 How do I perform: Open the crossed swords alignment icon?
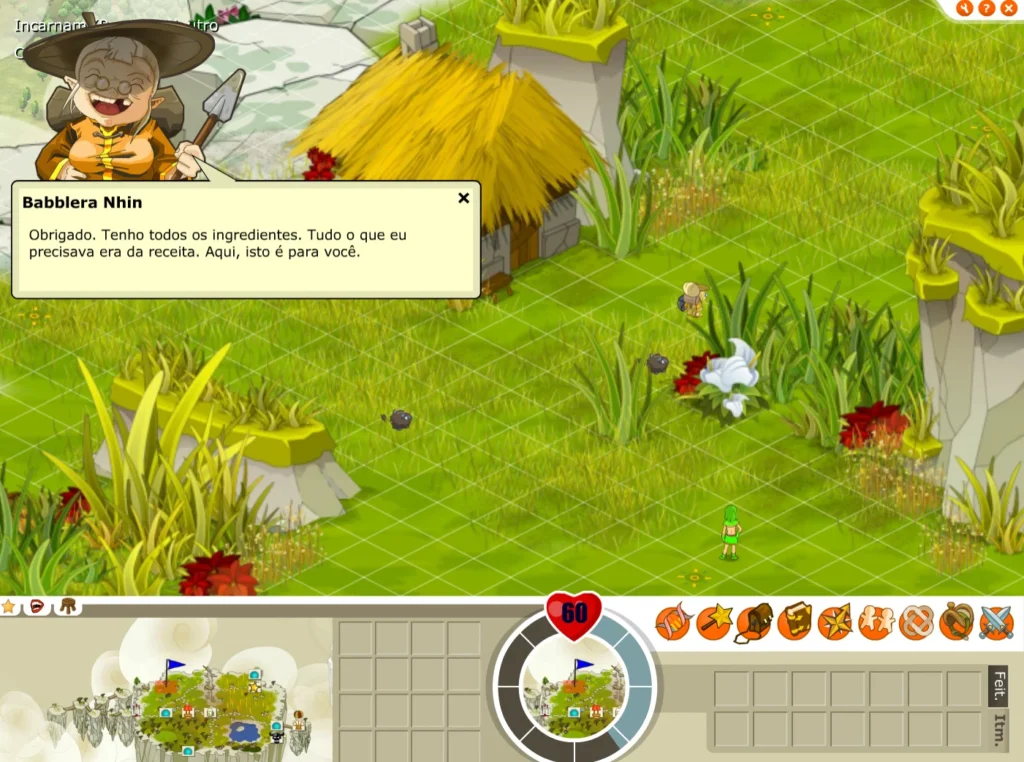coord(996,622)
